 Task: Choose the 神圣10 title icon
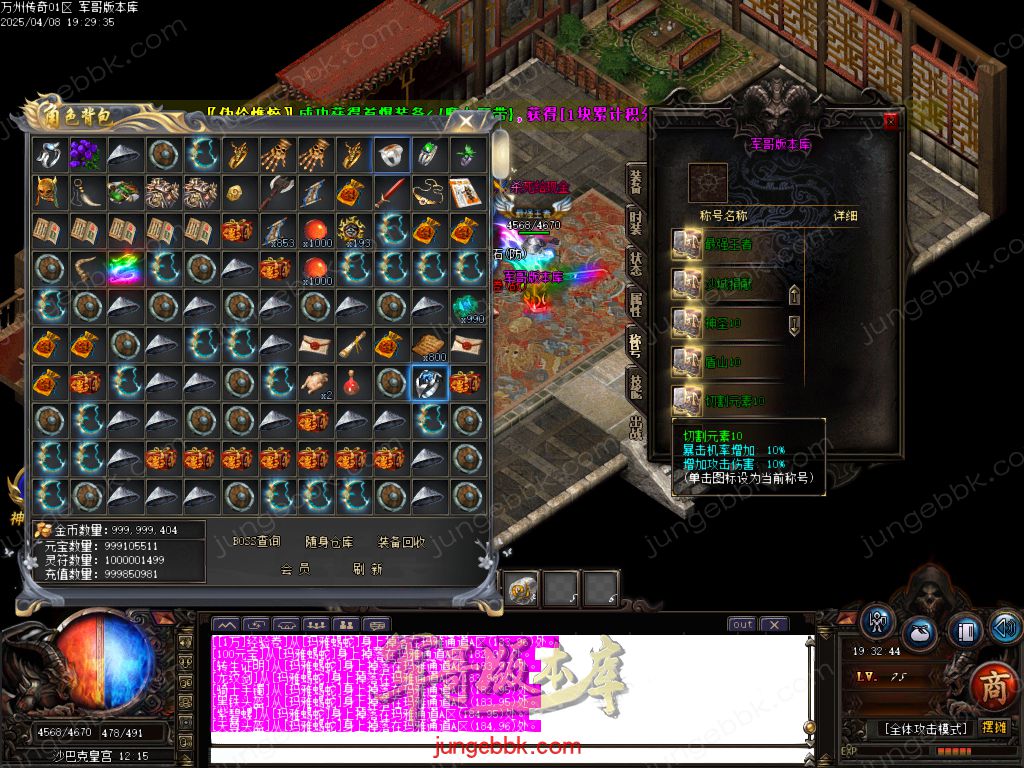click(x=687, y=323)
